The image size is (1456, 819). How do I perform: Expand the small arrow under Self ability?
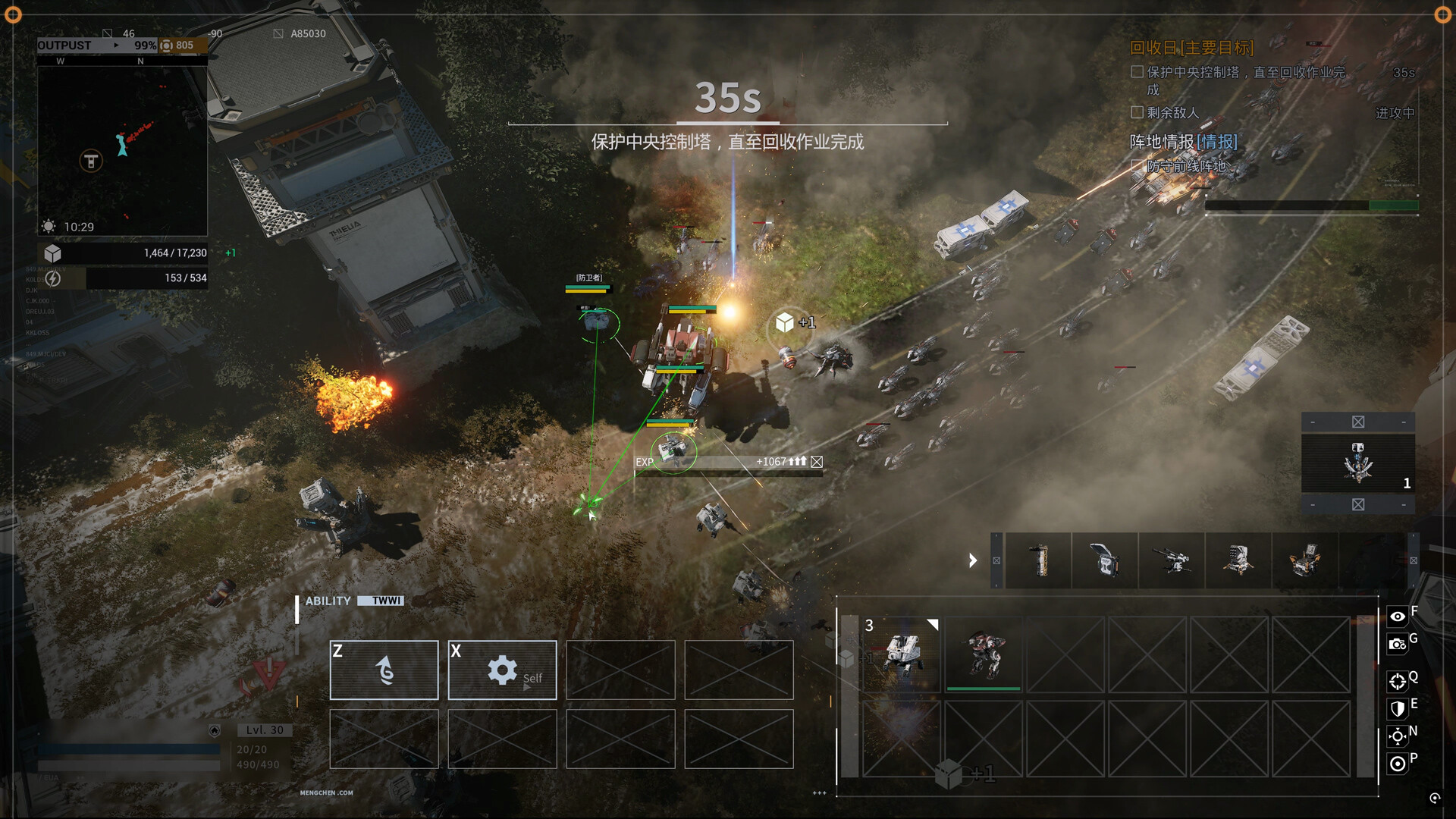(x=526, y=687)
